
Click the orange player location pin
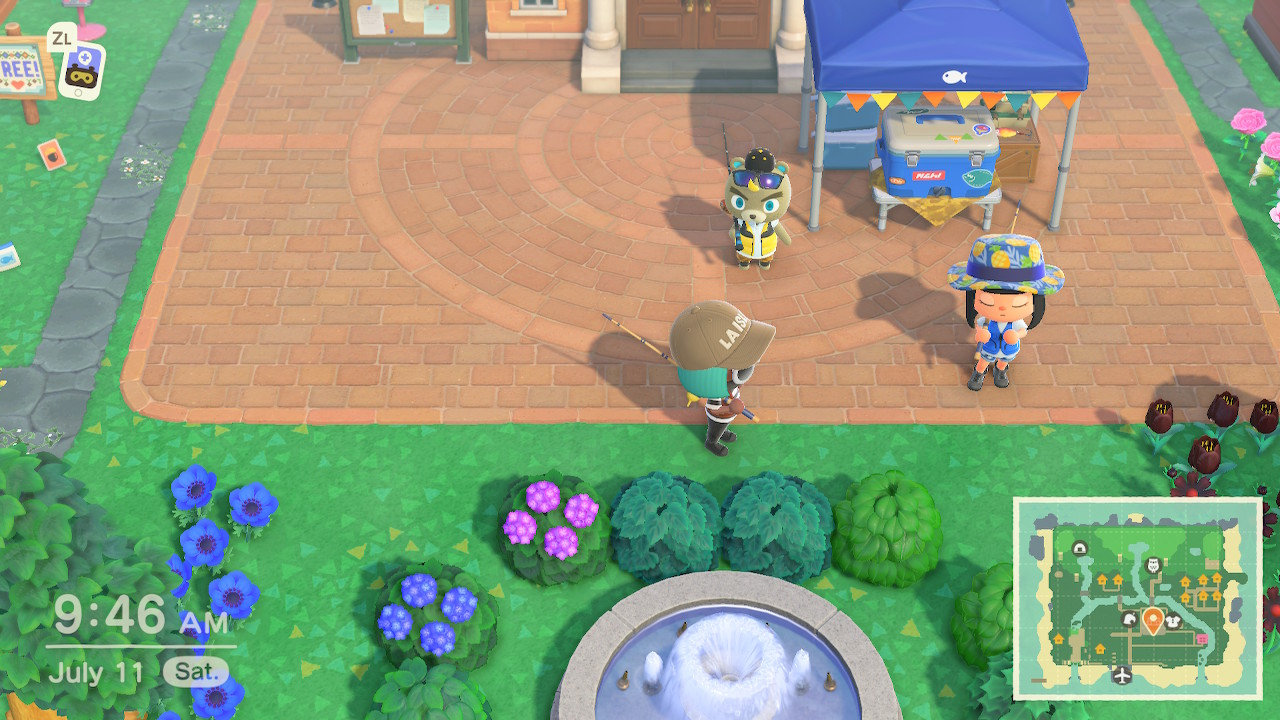tap(1152, 621)
